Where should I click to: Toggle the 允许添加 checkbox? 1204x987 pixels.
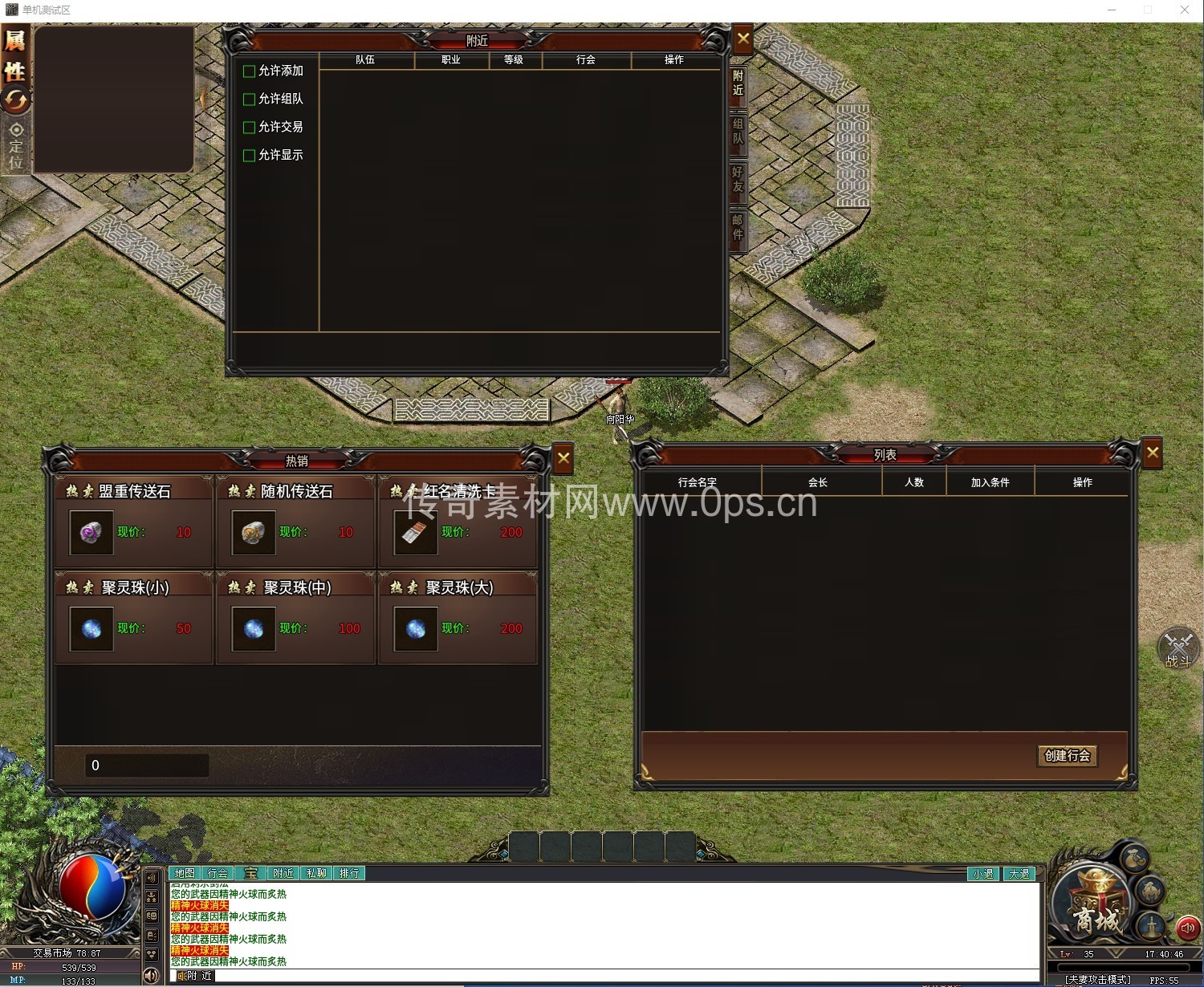250,71
